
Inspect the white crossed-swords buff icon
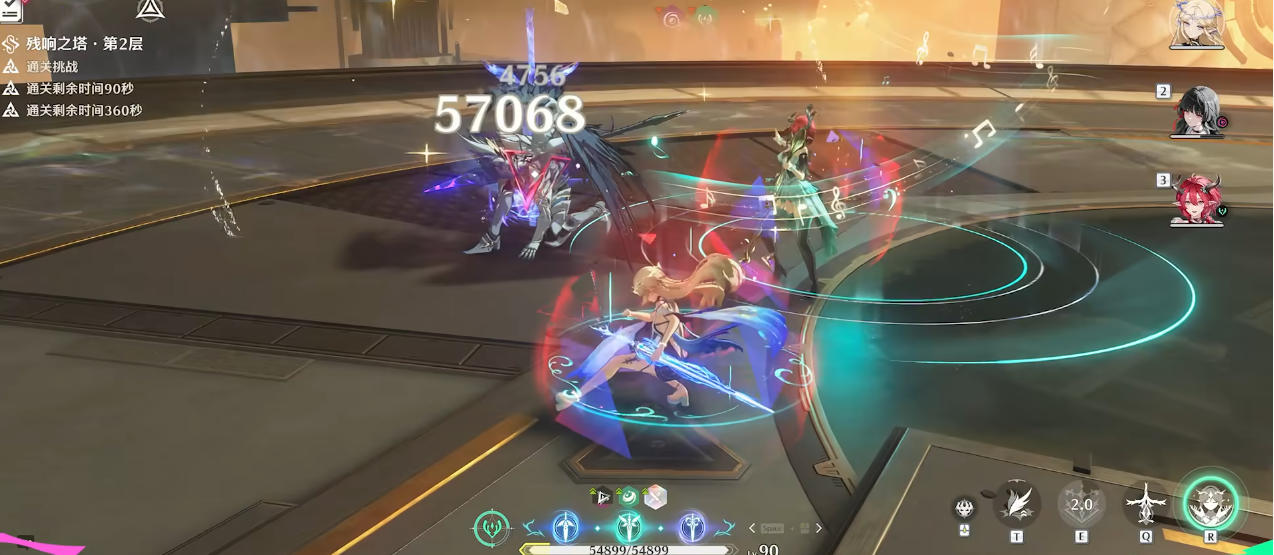[655, 496]
